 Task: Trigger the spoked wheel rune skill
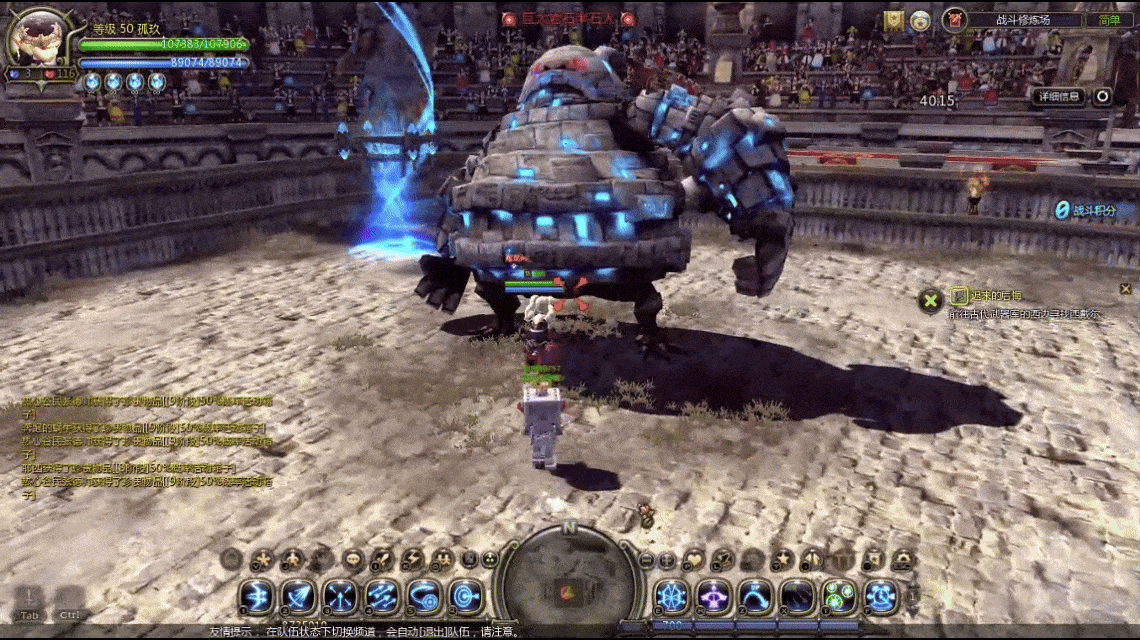pos(671,596)
